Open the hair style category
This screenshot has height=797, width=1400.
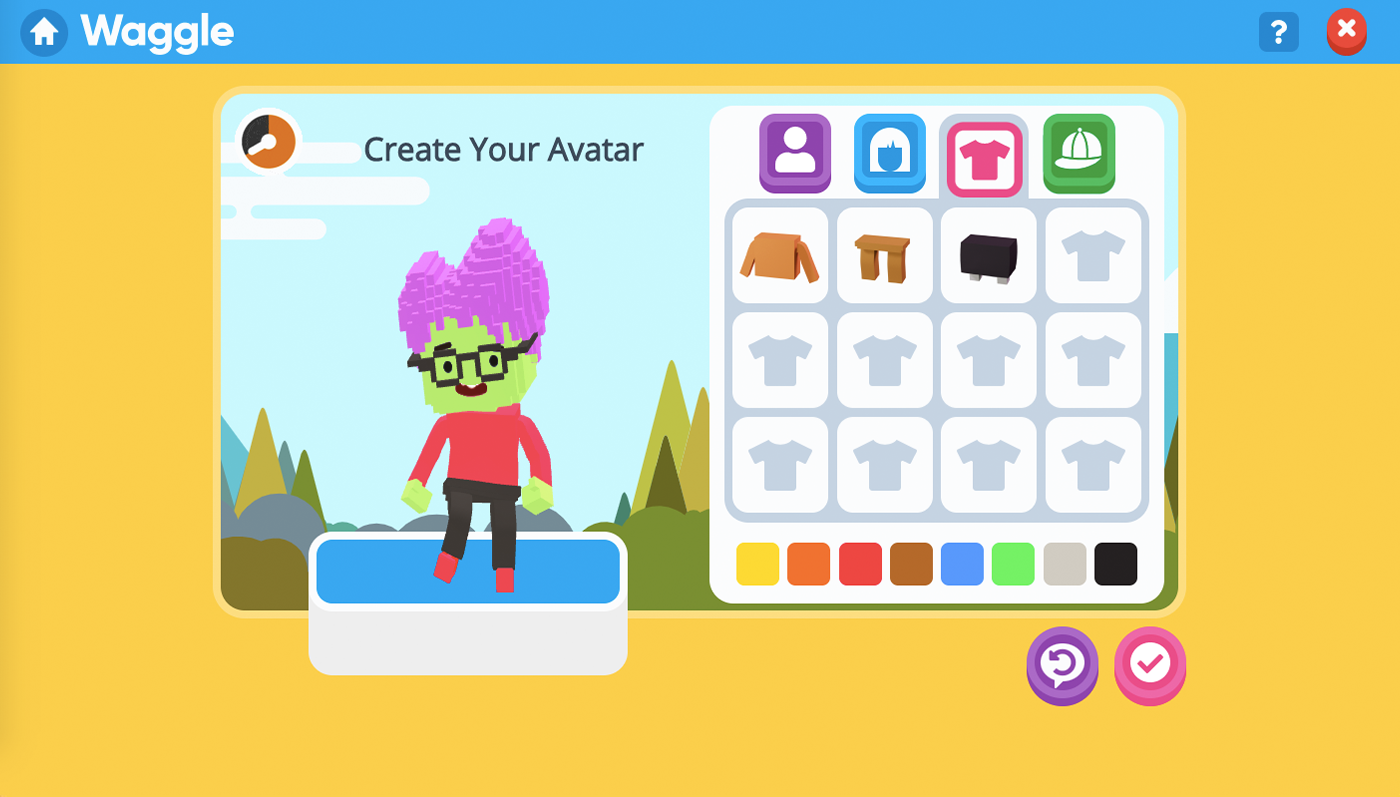[889, 154]
